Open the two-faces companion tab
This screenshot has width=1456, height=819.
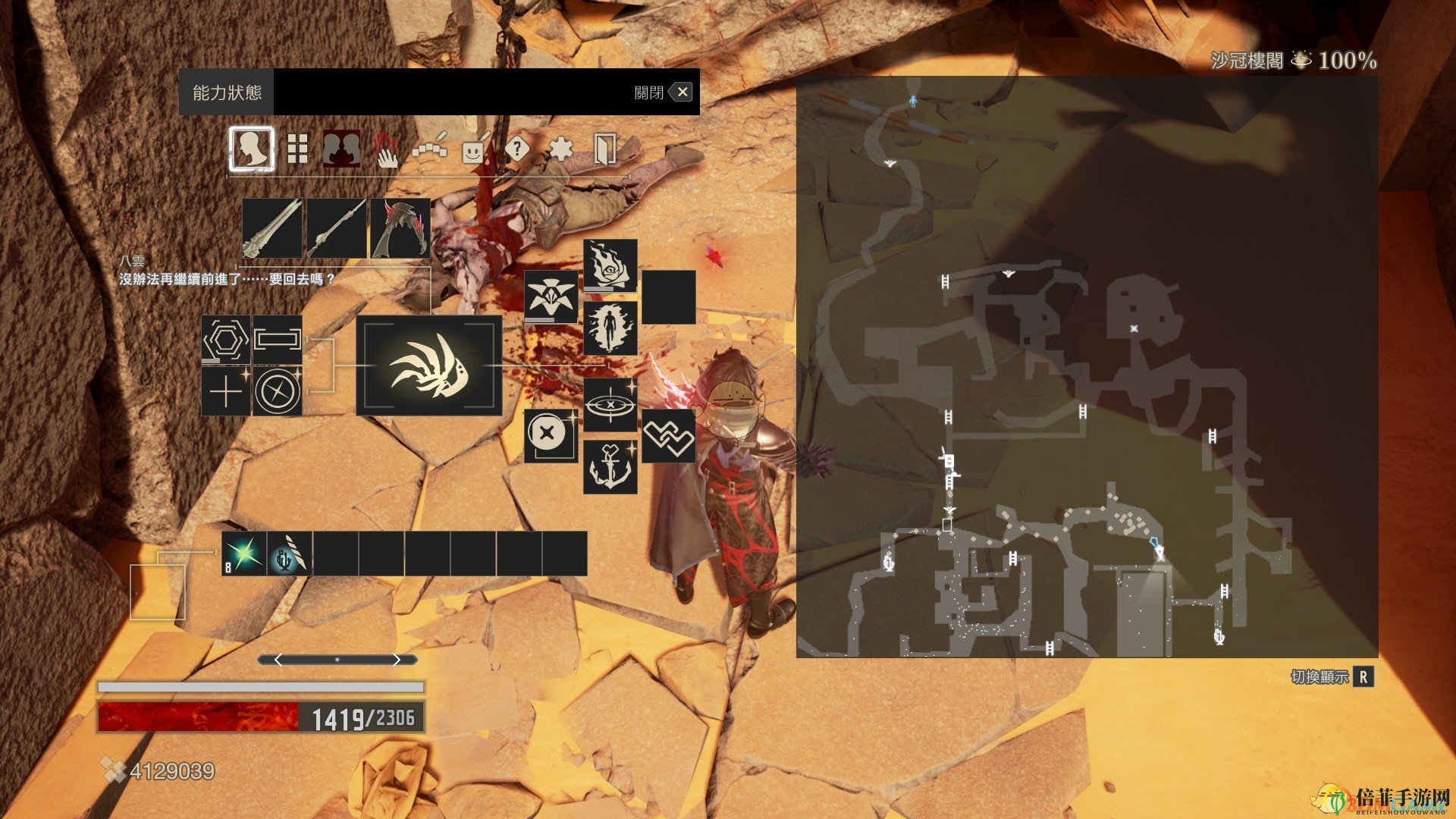pyautogui.click(x=341, y=149)
